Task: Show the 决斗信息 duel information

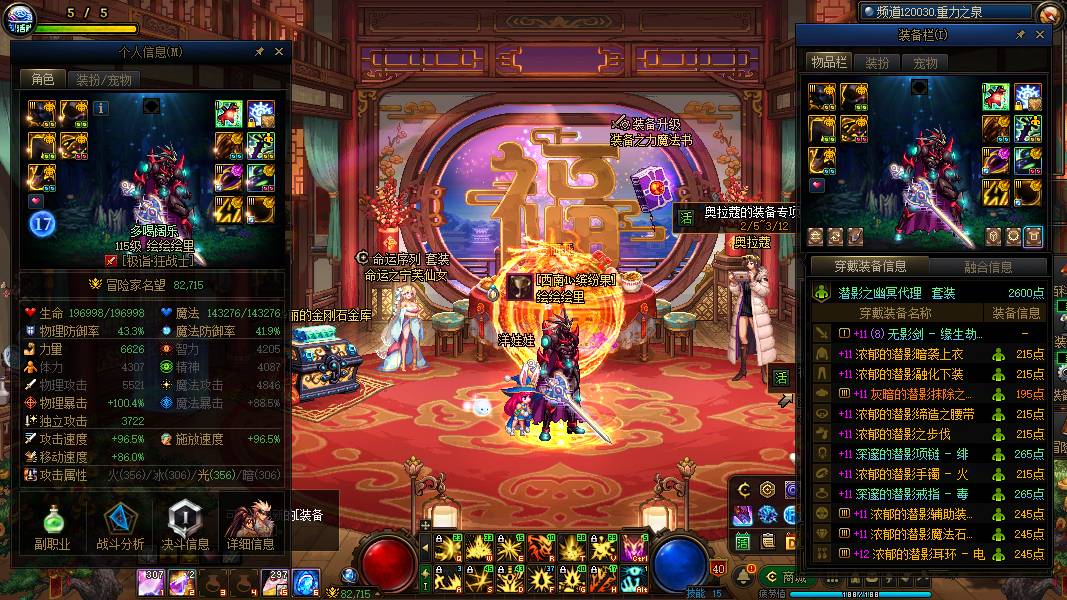Action: click(x=185, y=525)
